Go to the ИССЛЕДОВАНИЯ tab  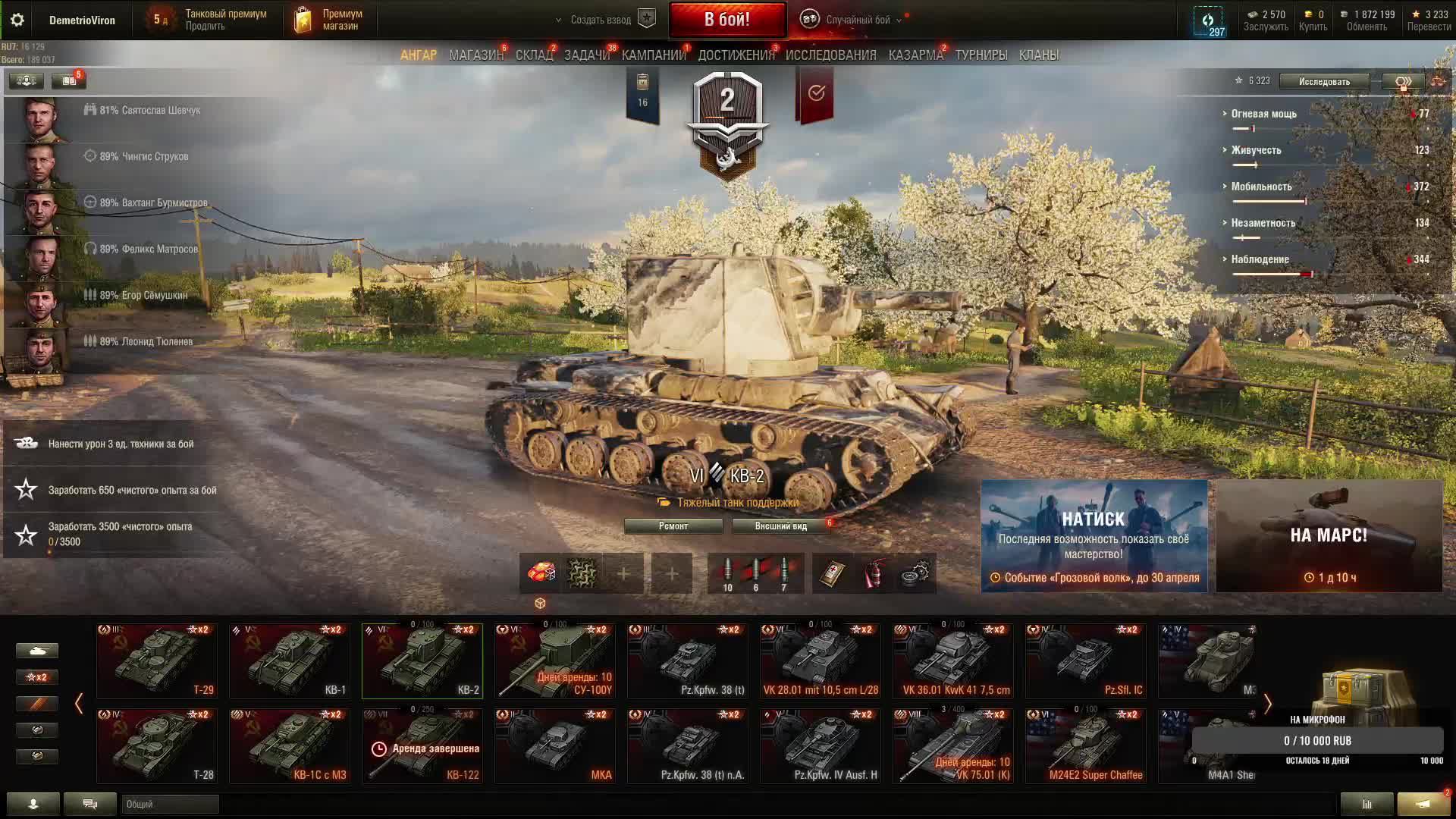click(830, 55)
